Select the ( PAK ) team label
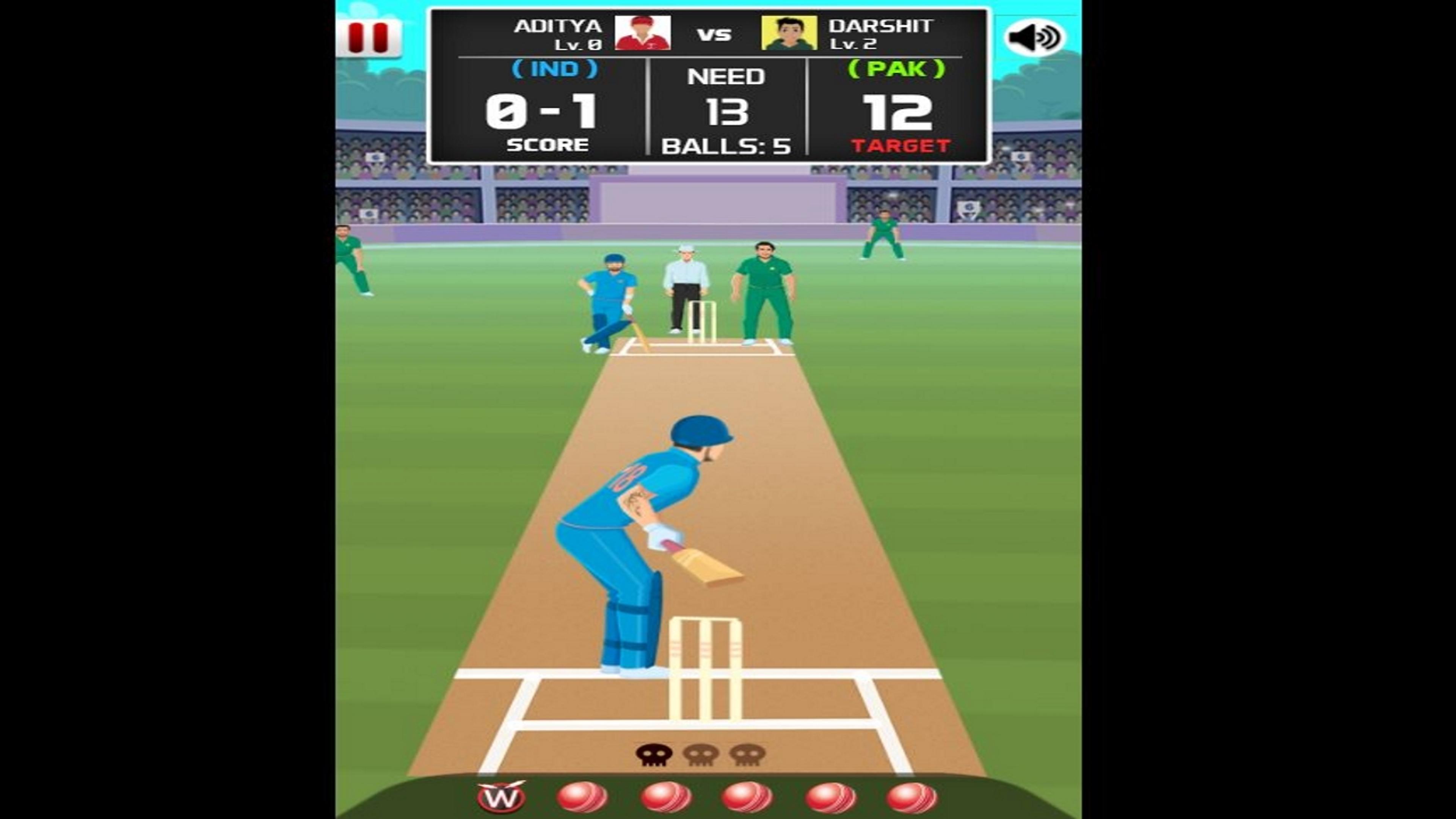Screen dimensions: 1456x819 pos(897,70)
